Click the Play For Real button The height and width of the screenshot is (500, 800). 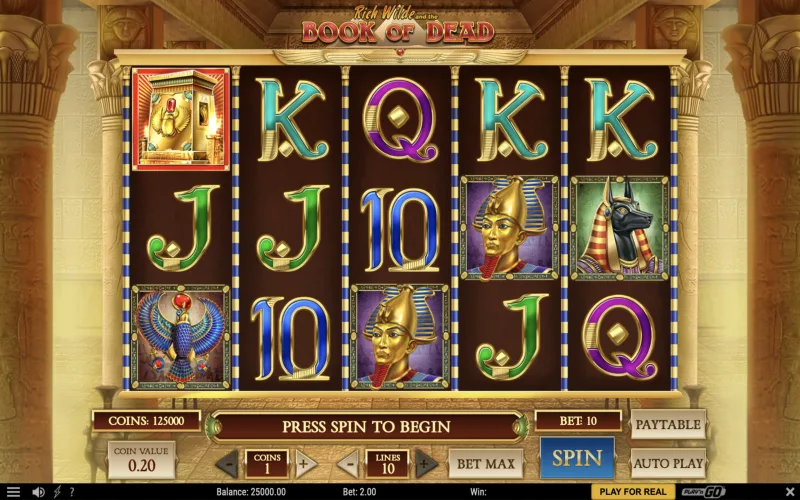coord(633,492)
